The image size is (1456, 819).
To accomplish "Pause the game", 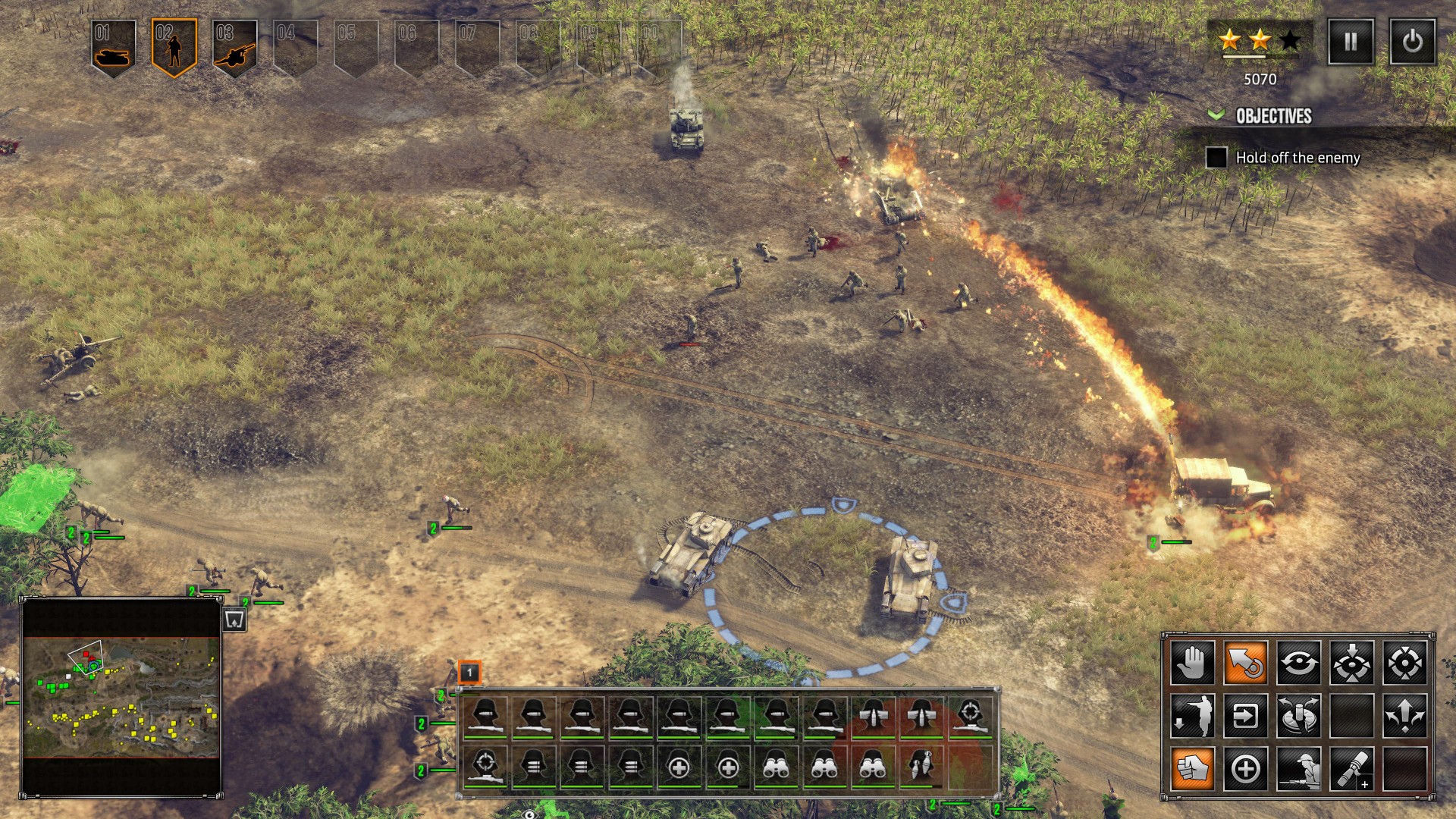I will click(x=1351, y=42).
